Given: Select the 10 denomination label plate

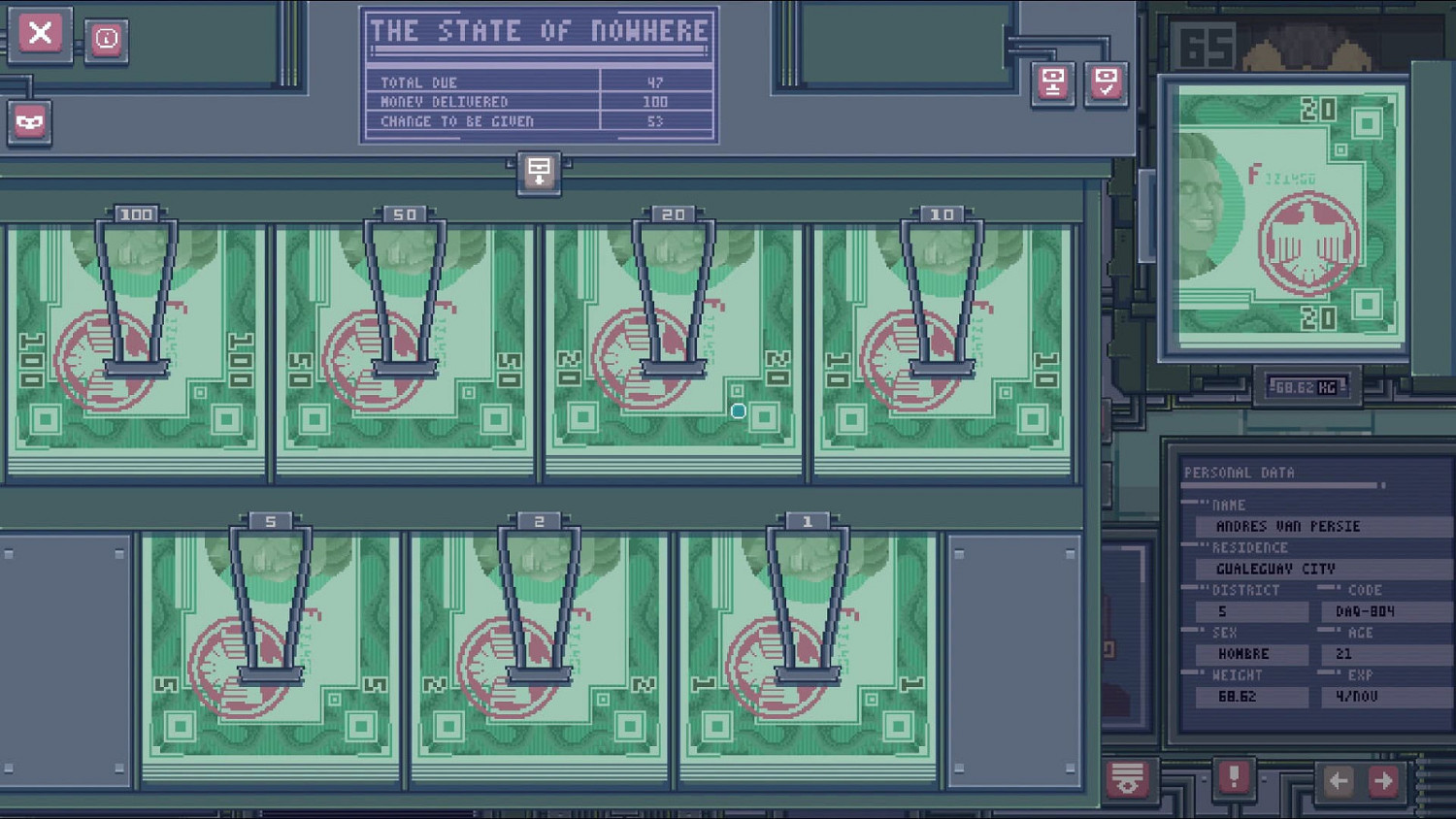Looking at the screenshot, I should 940,212.
